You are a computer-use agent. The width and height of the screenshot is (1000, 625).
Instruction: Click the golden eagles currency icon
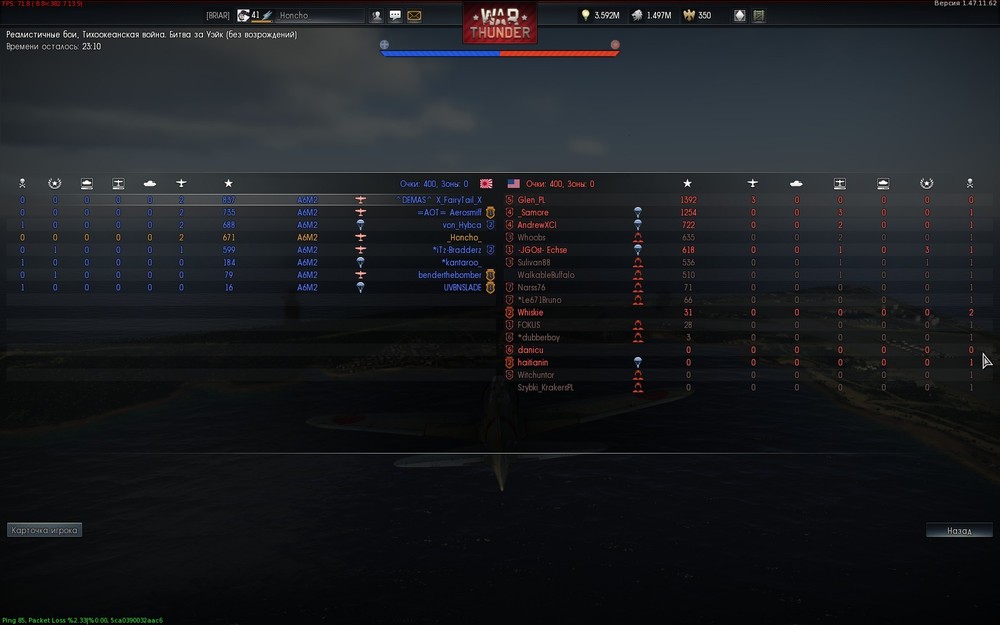688,16
